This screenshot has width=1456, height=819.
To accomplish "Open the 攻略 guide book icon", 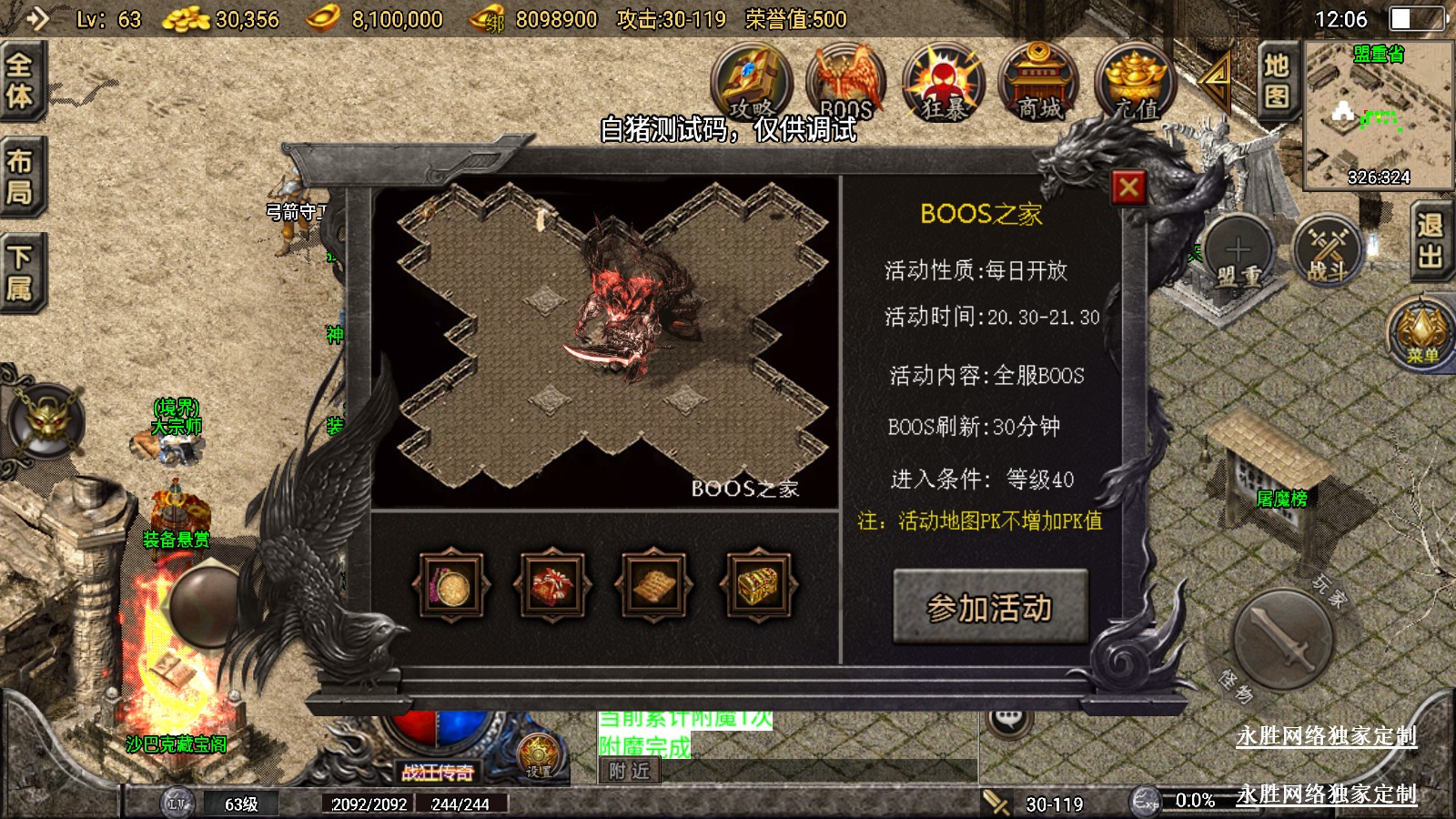I will tap(751, 84).
